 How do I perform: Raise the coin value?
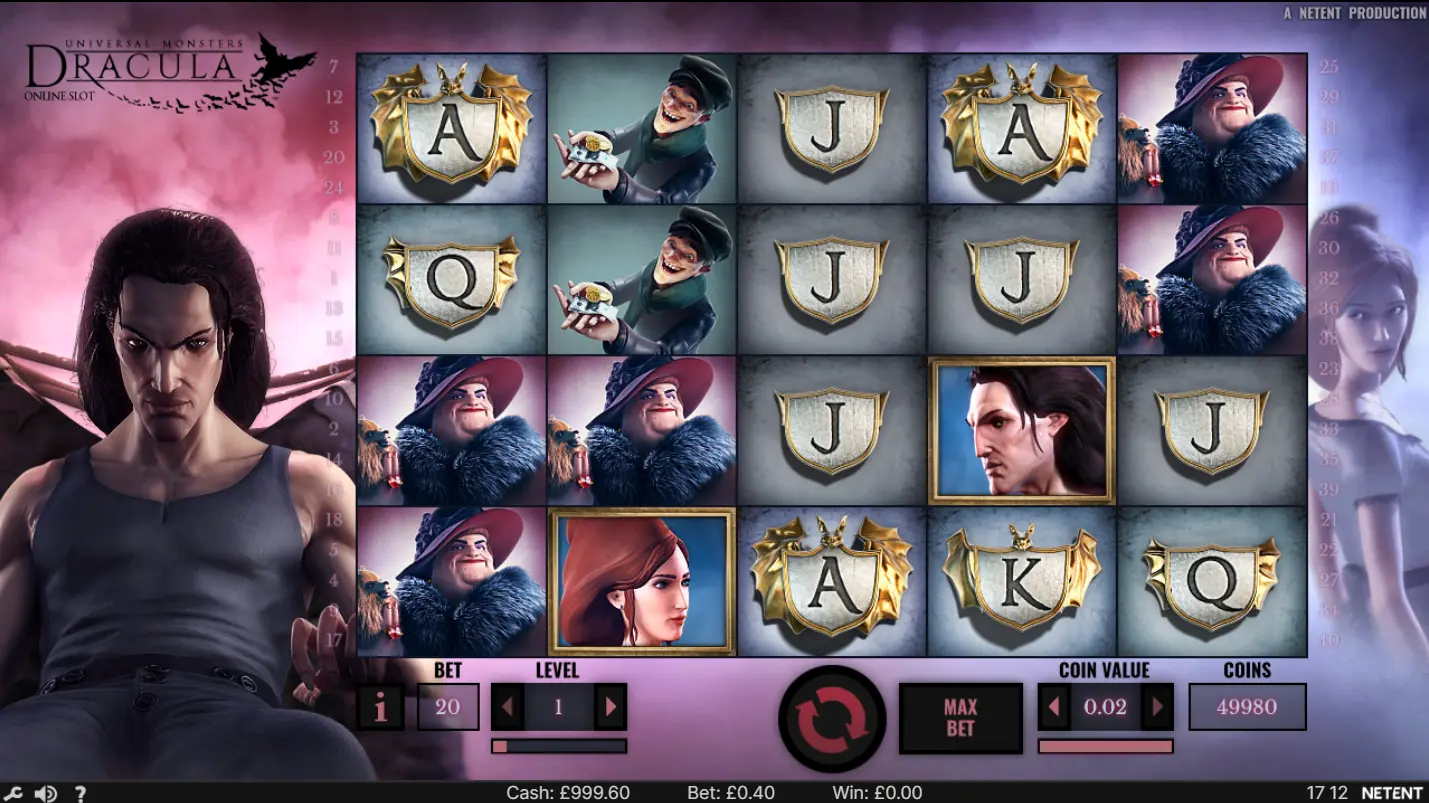coord(1157,708)
